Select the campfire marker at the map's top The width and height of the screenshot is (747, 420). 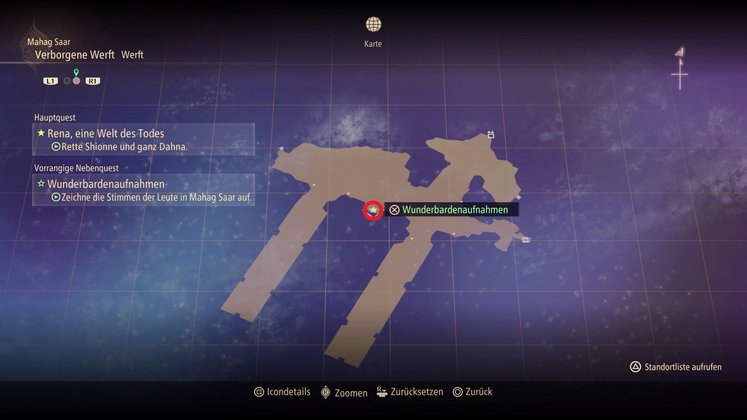pyautogui.click(x=490, y=134)
